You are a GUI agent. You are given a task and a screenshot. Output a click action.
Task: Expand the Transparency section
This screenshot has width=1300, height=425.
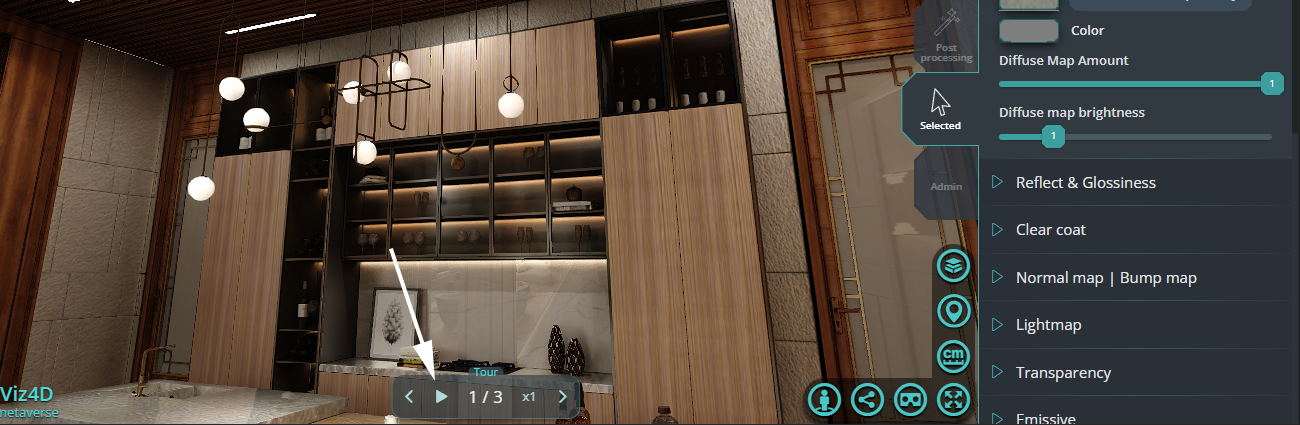[1063, 372]
